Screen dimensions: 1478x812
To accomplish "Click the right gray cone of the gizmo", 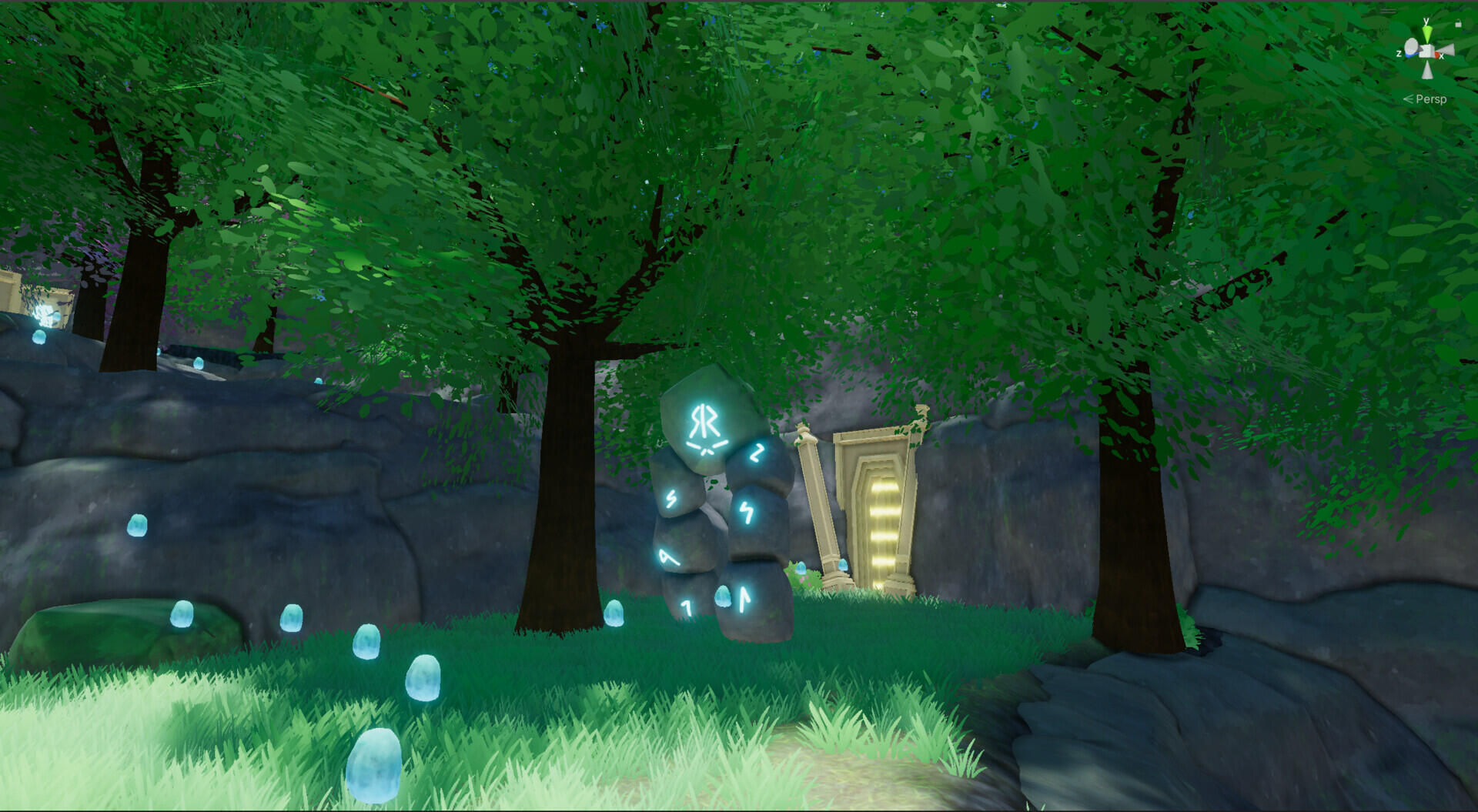I will click(x=1449, y=48).
